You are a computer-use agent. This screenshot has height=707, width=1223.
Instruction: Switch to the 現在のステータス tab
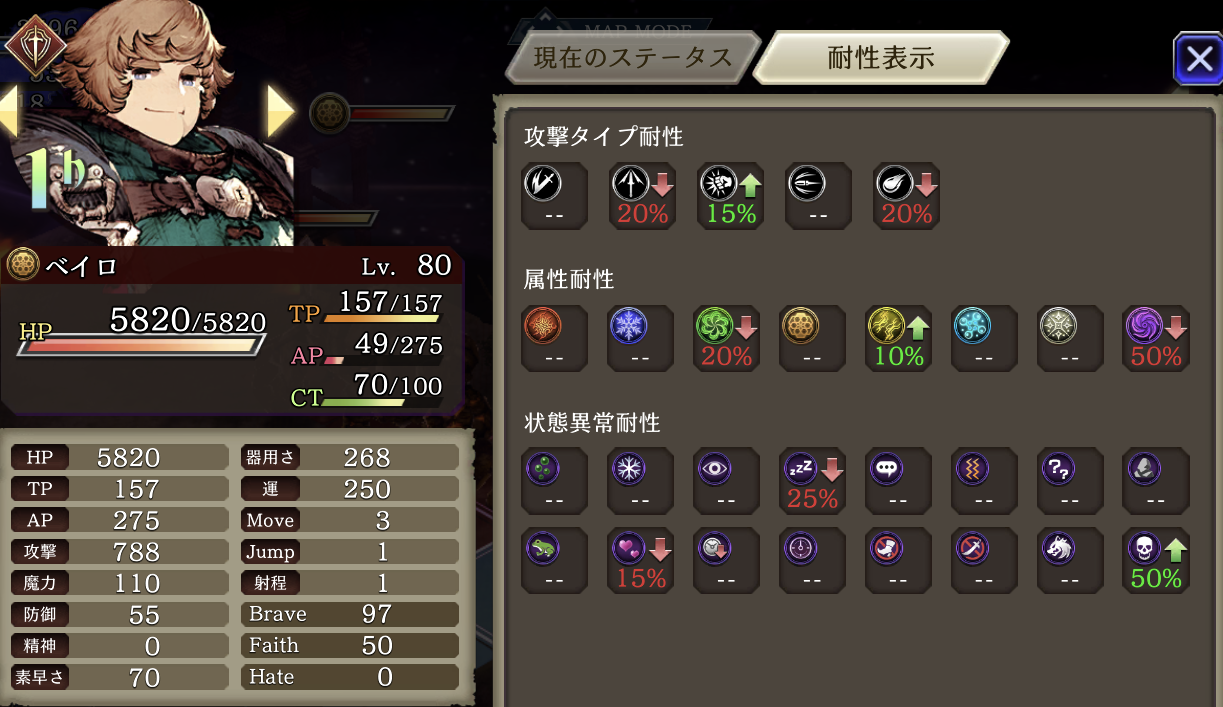[632, 58]
